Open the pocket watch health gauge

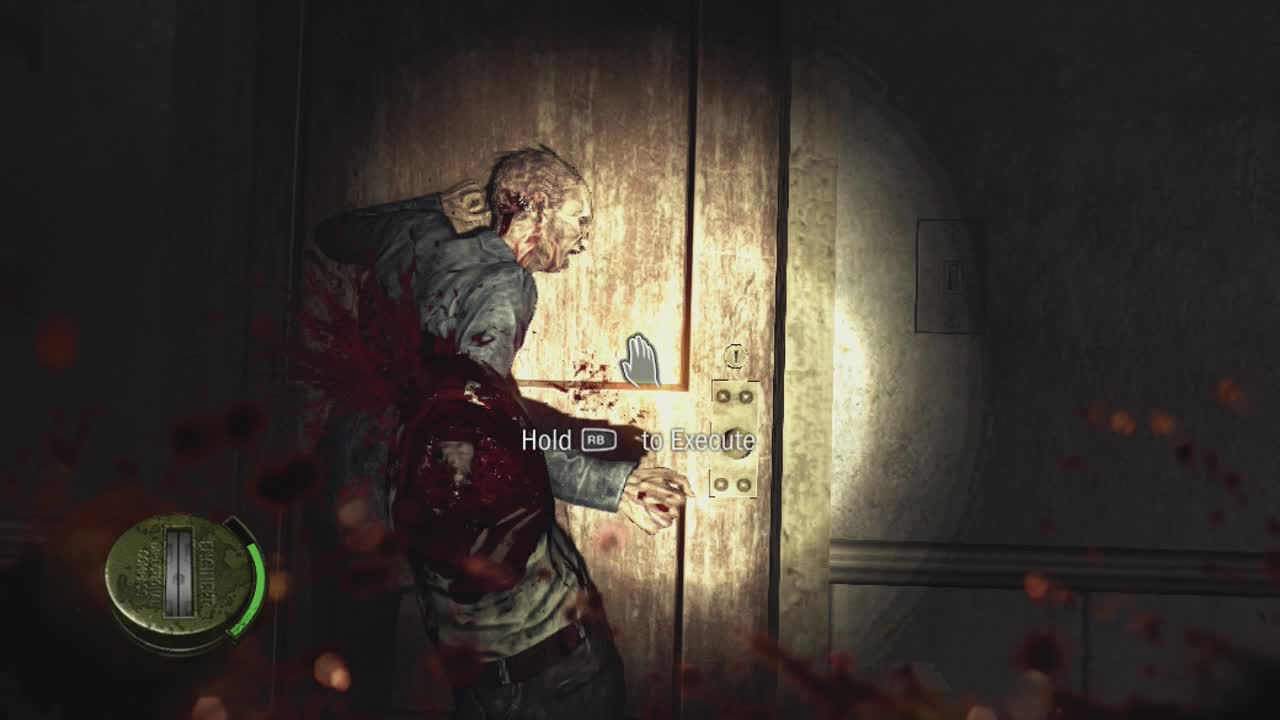click(180, 580)
